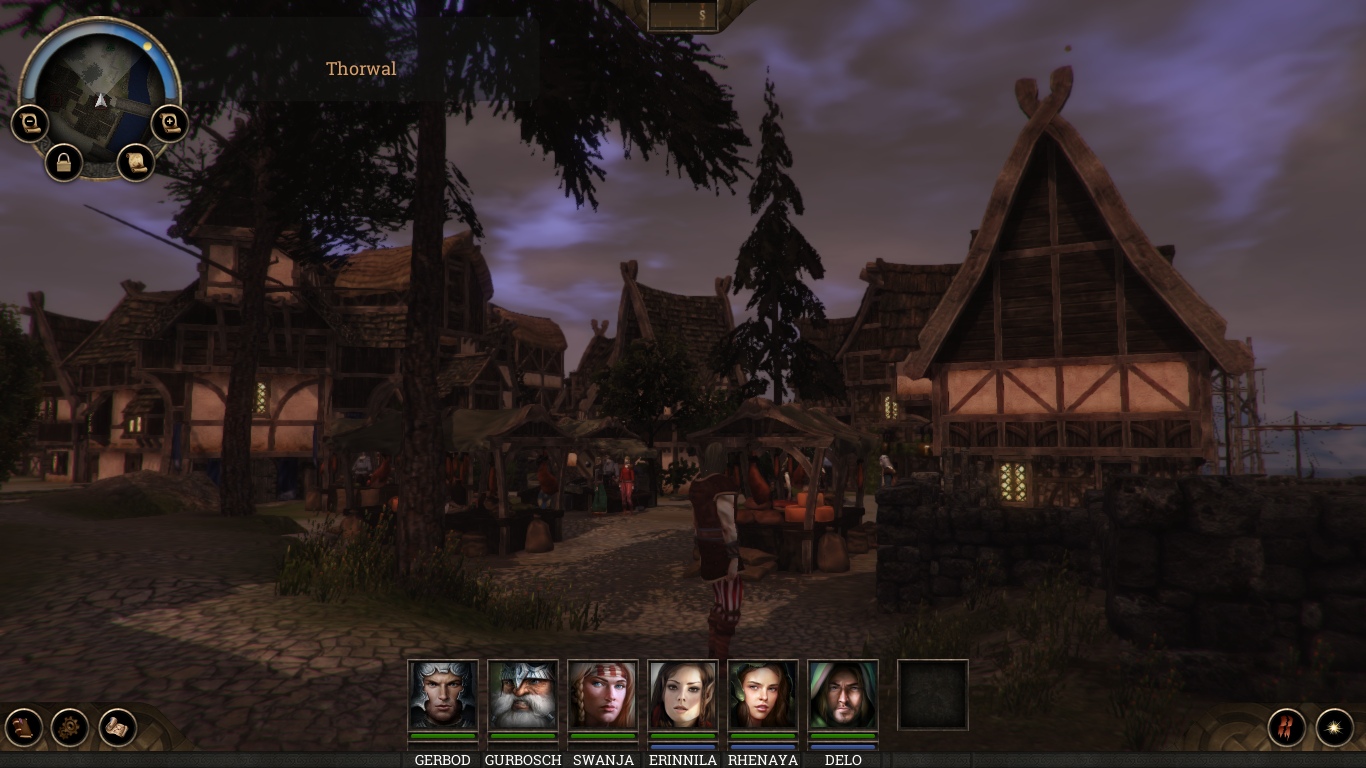Image resolution: width=1366 pixels, height=768 pixels.
Task: Choose Swanja's portrait
Action: tap(602, 695)
